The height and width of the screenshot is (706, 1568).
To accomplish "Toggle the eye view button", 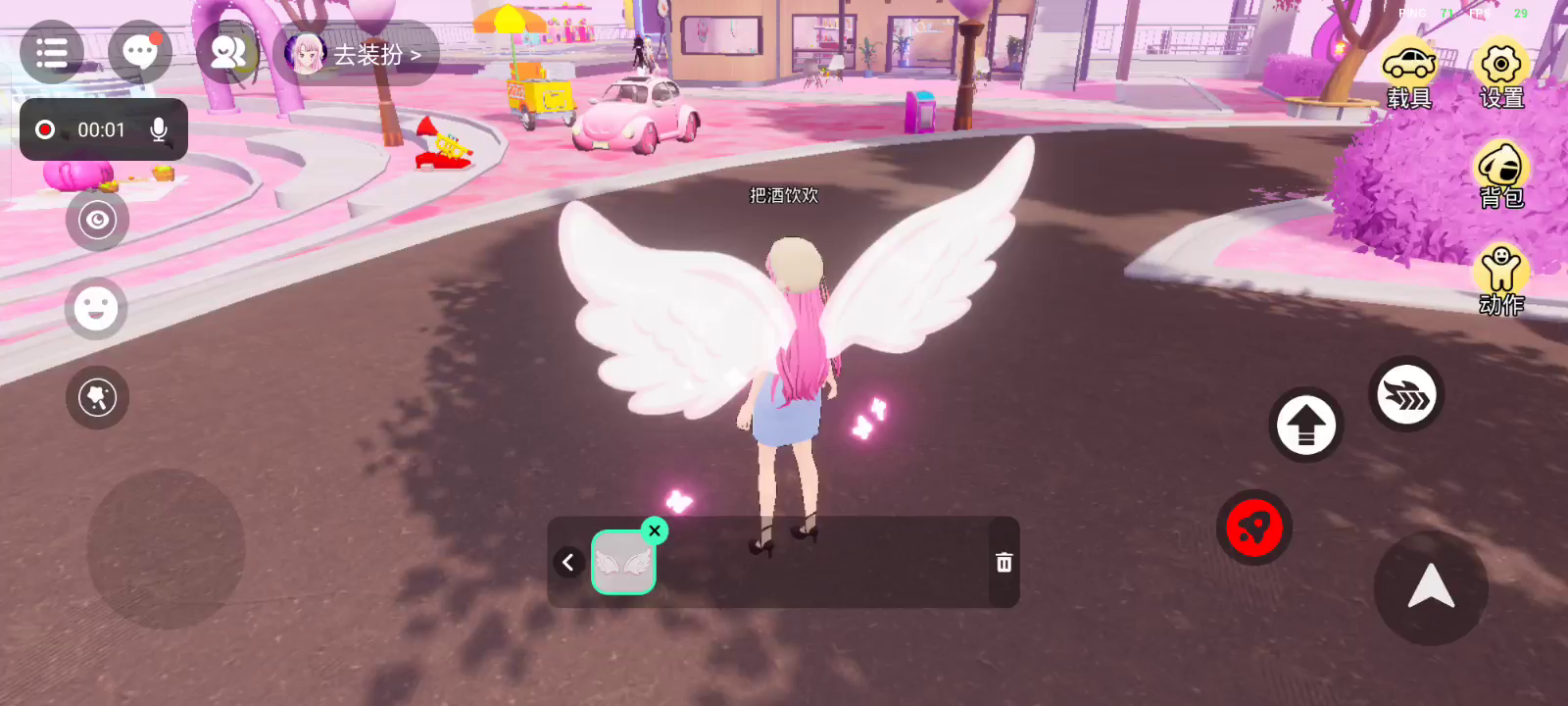I will point(97,220).
